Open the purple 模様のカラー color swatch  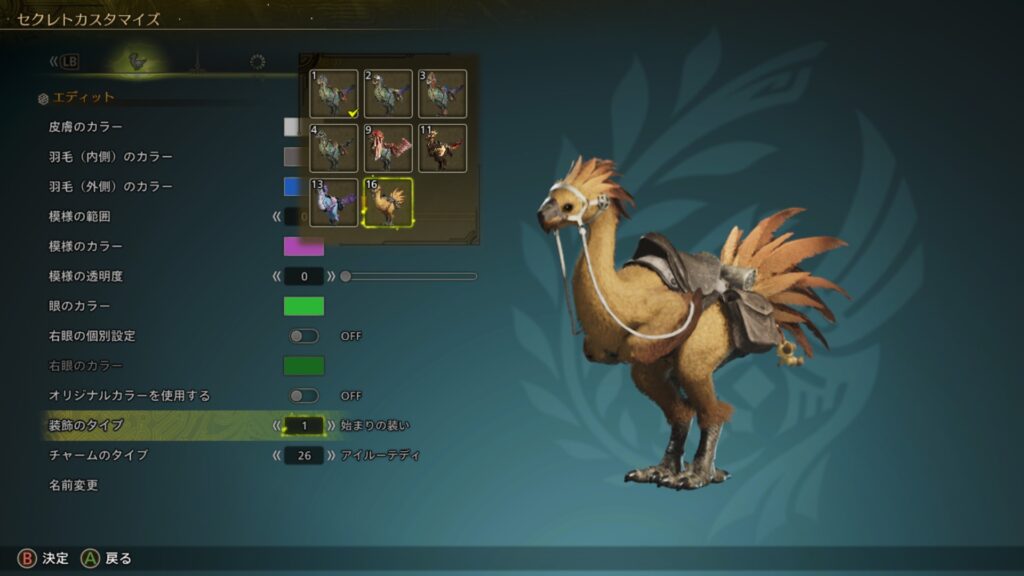(304, 246)
